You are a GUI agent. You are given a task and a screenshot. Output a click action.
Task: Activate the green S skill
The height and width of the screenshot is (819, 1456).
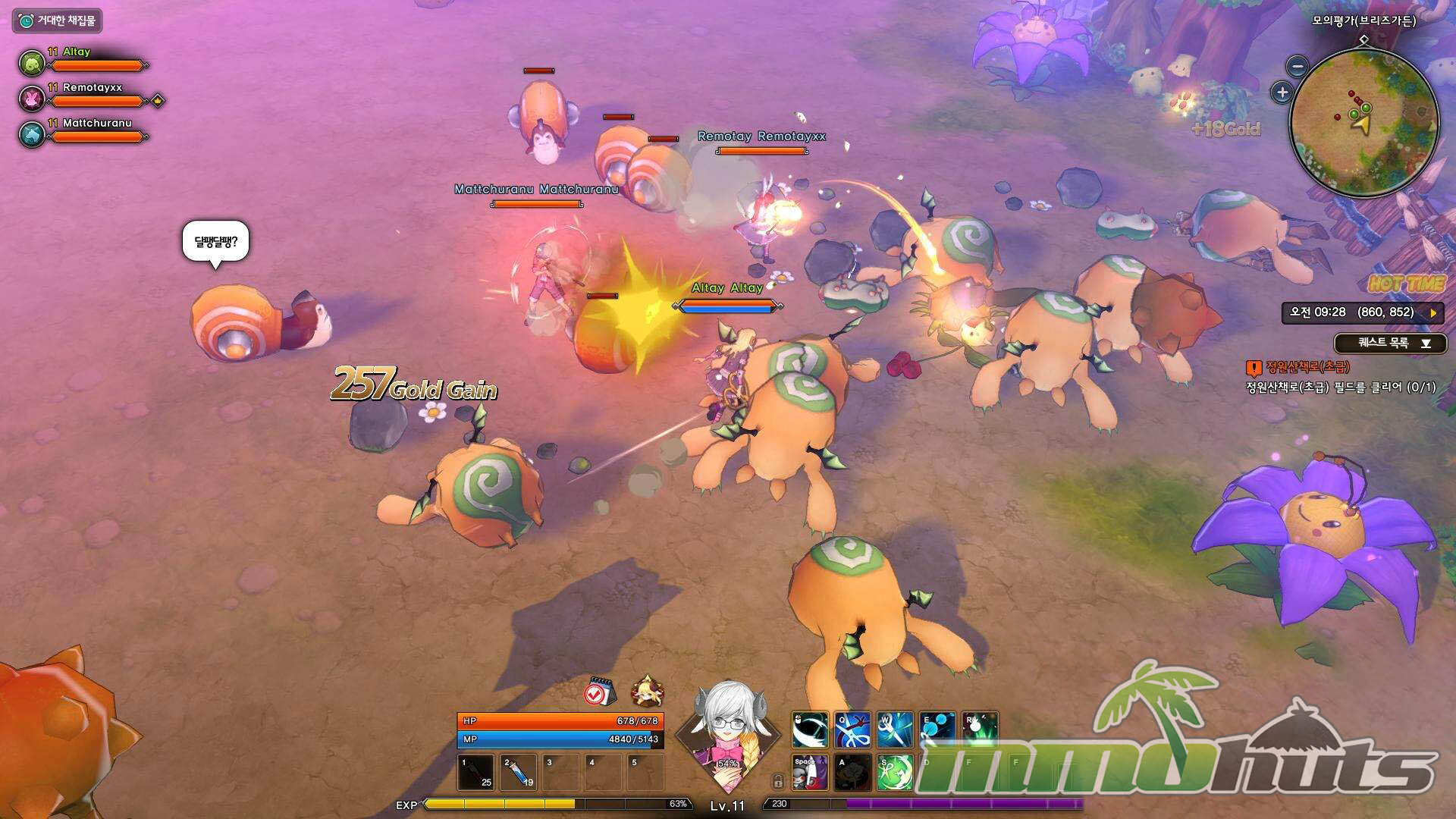point(895,772)
